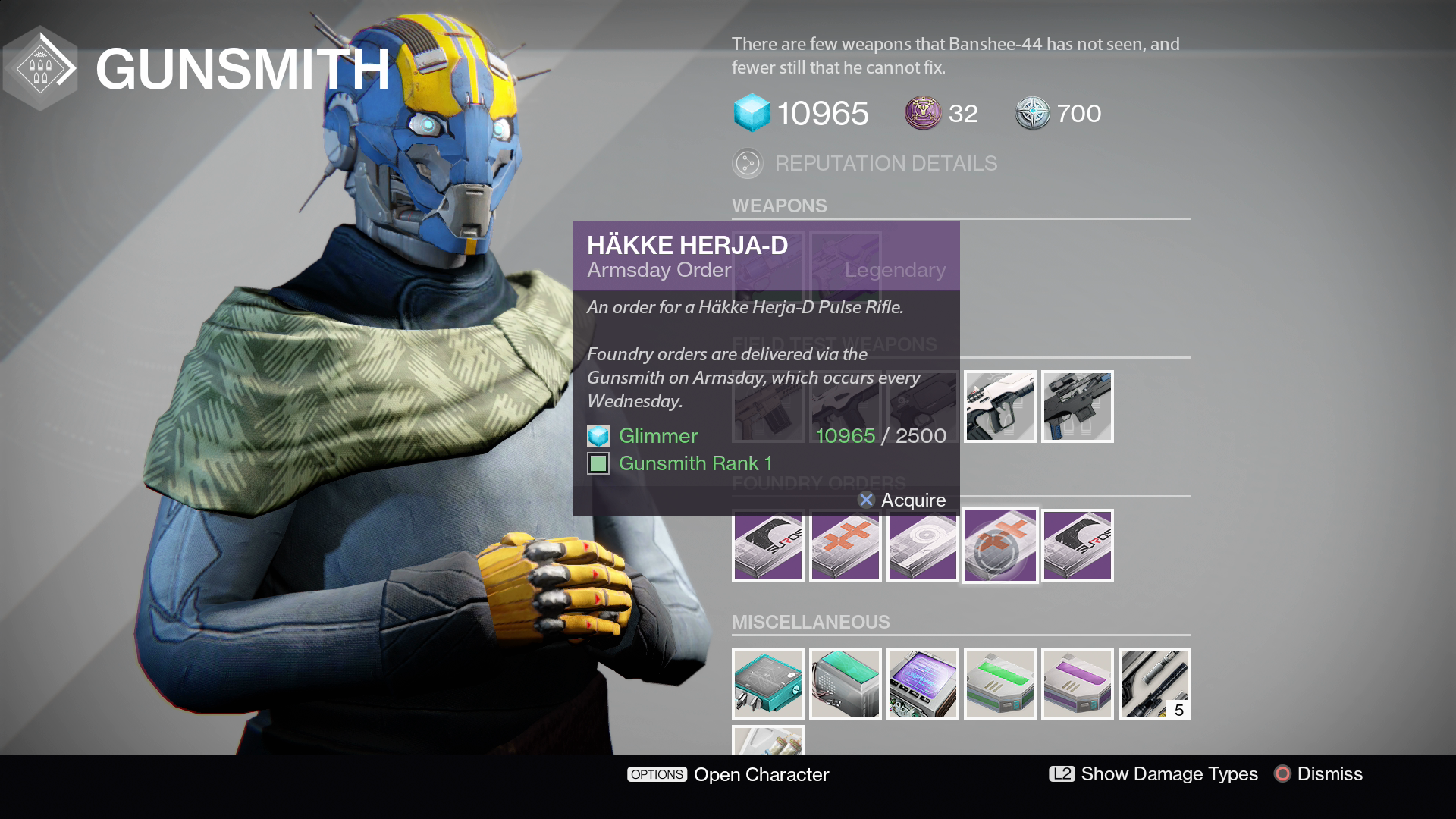Choose the green-screen box with wires
The width and height of the screenshot is (1456, 819).
click(845, 684)
